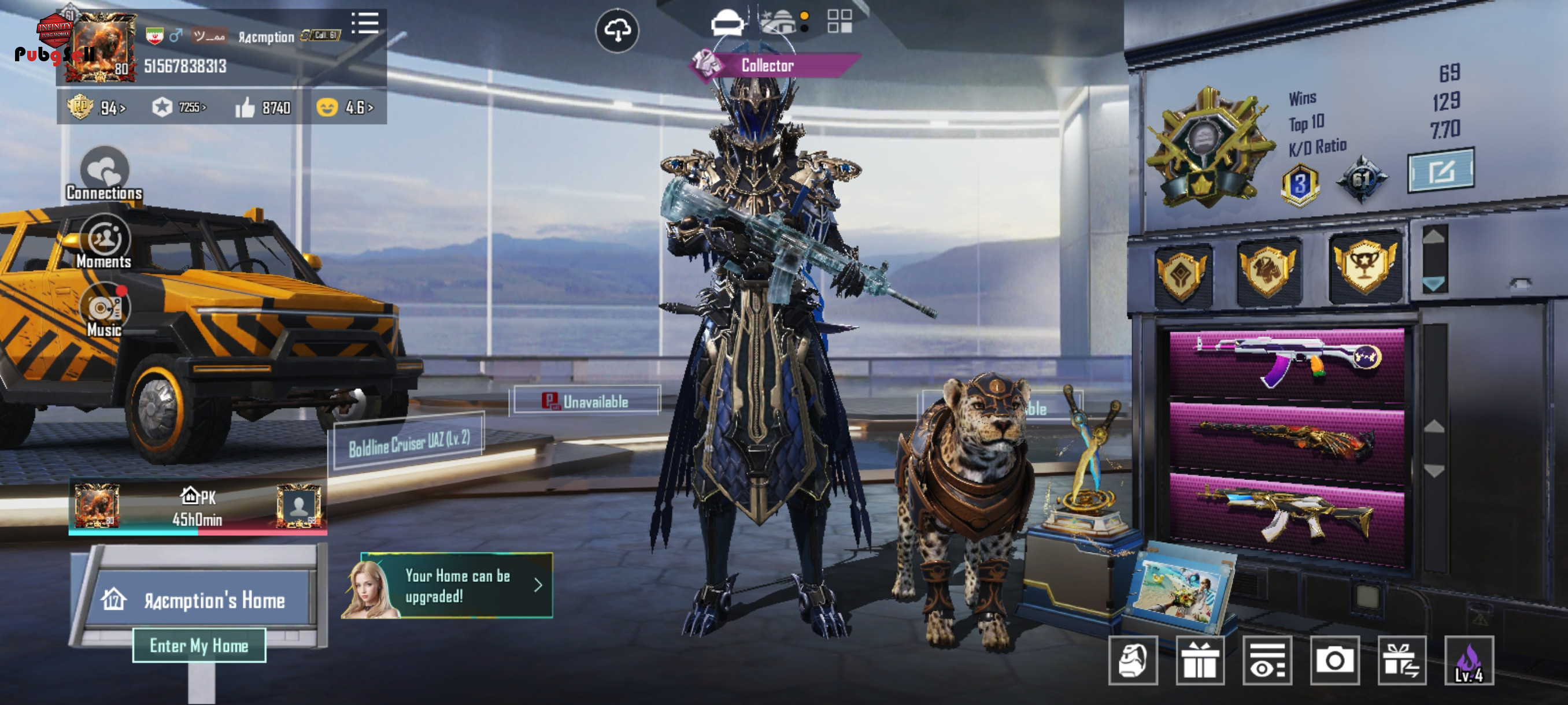Open the purple flame Lv. 4 icon

[1469, 661]
